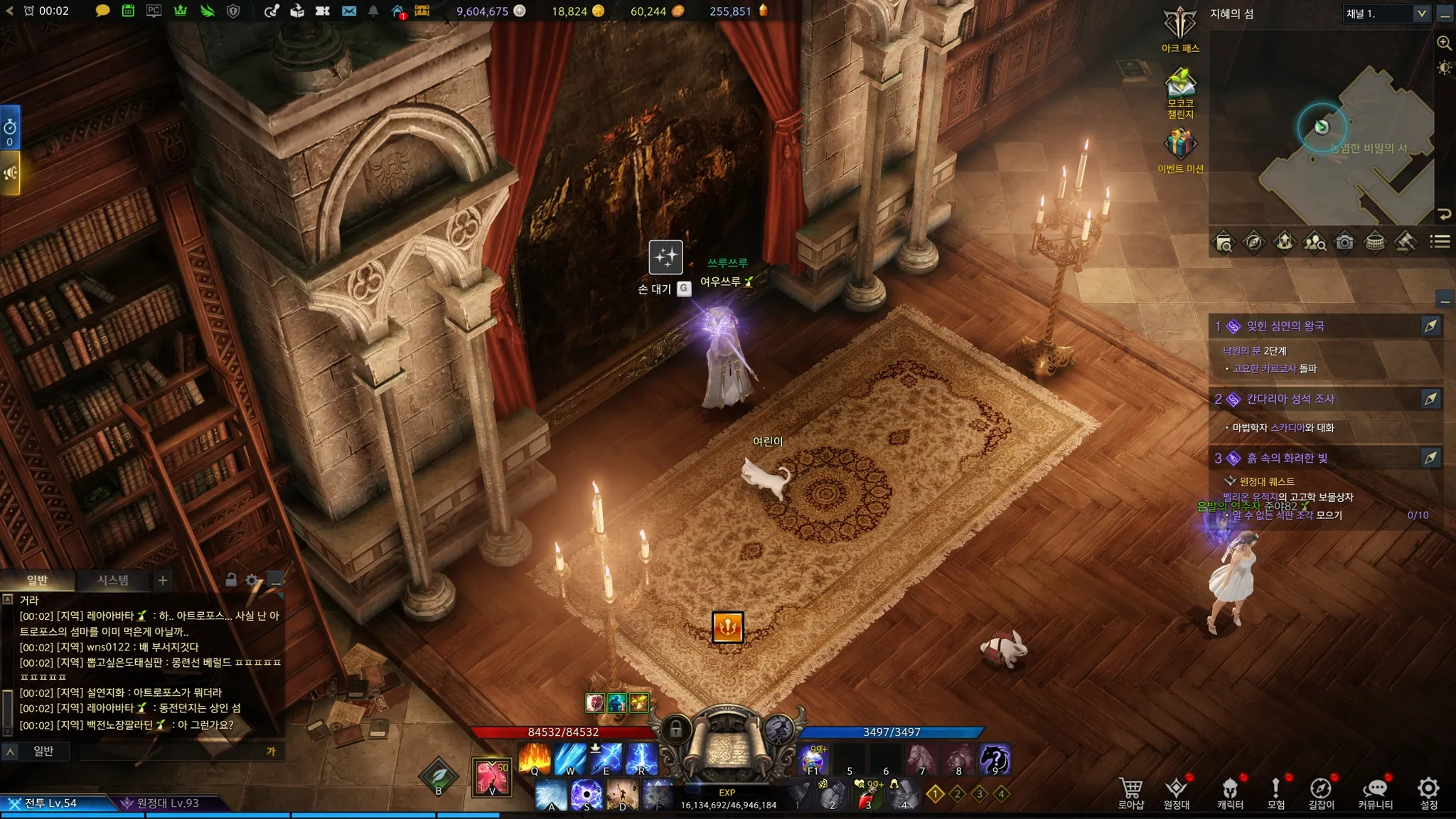Image resolution: width=1456 pixels, height=819 pixels.
Task: Add a new chat tab with plus
Action: 163,580
